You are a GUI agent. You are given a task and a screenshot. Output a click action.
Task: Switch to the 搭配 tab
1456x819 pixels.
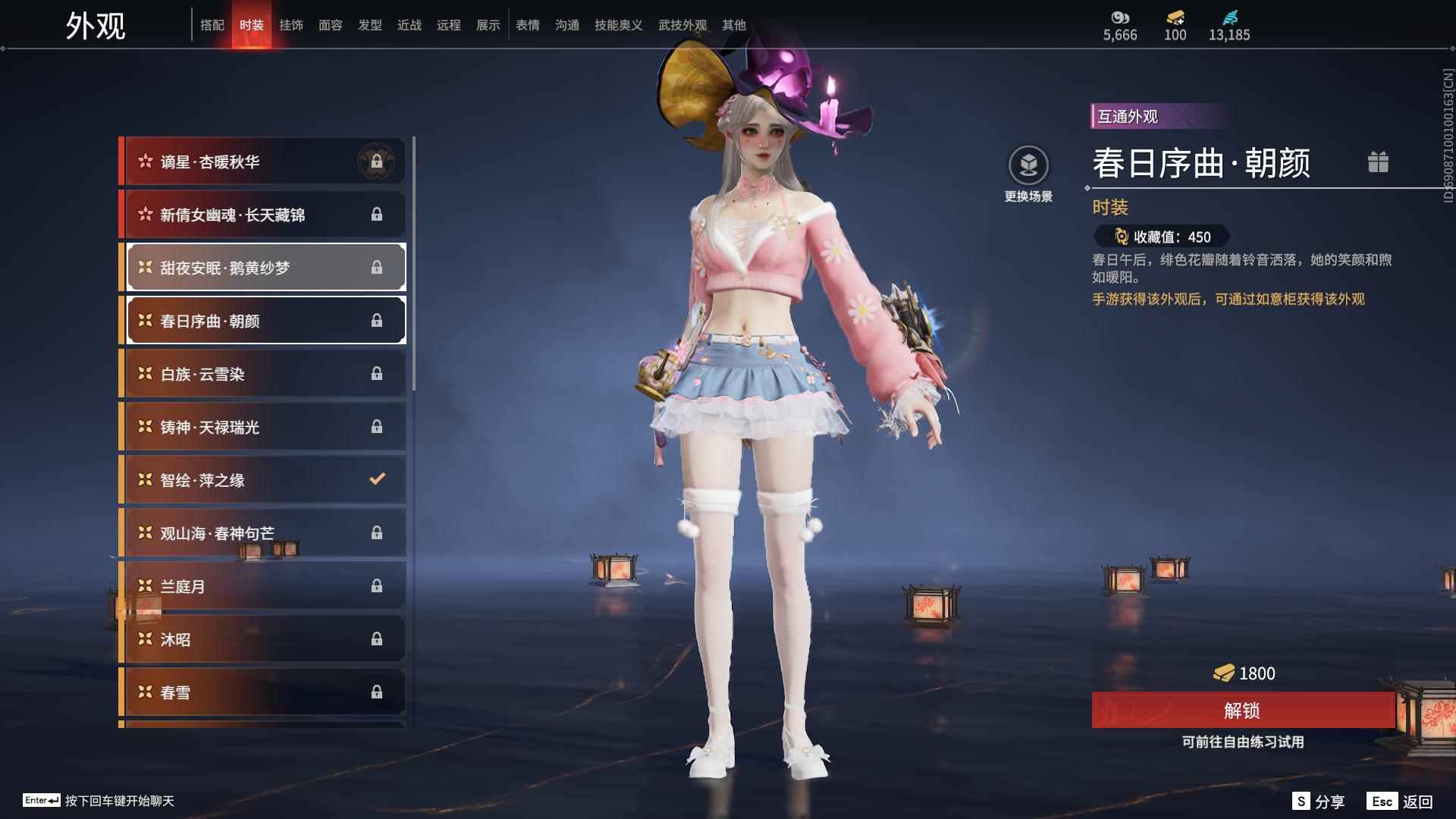coord(212,25)
